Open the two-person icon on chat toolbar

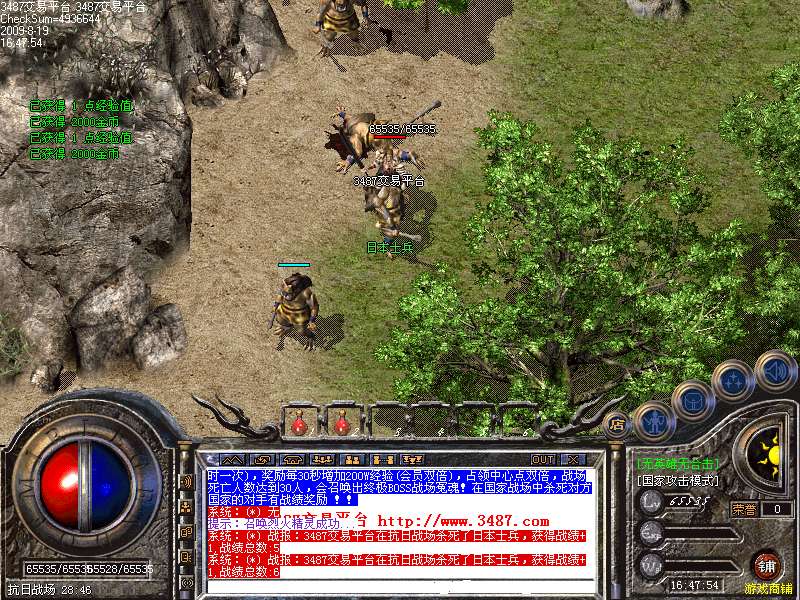pos(351,459)
